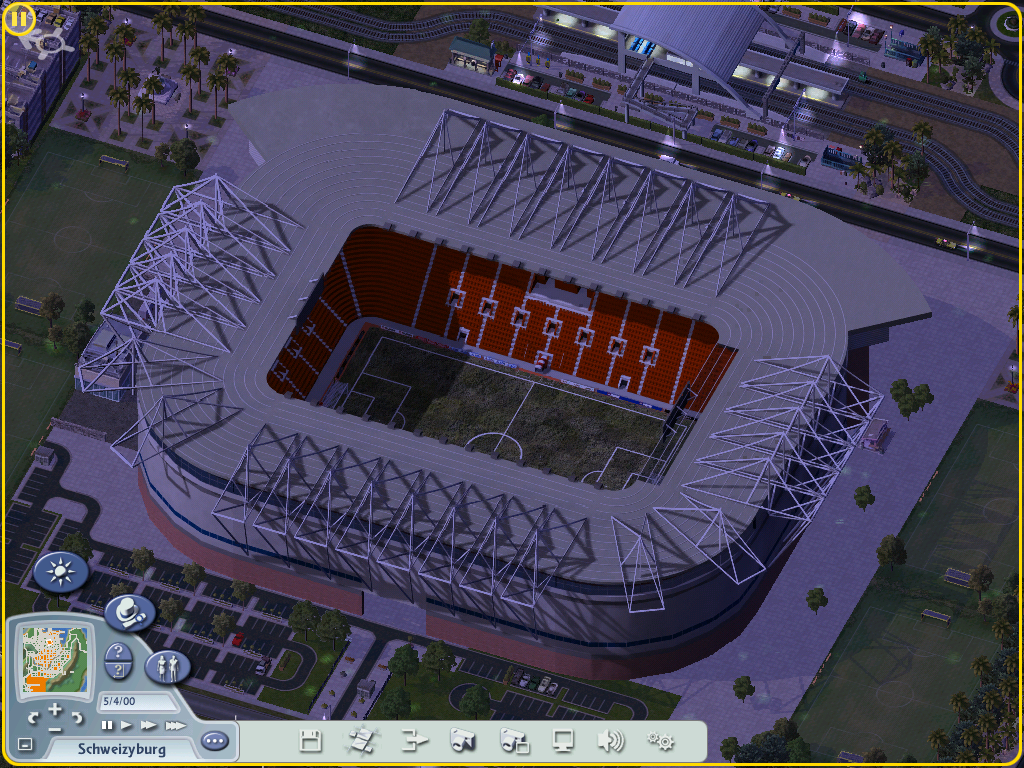Open game settings with the gears icon

tap(660, 741)
